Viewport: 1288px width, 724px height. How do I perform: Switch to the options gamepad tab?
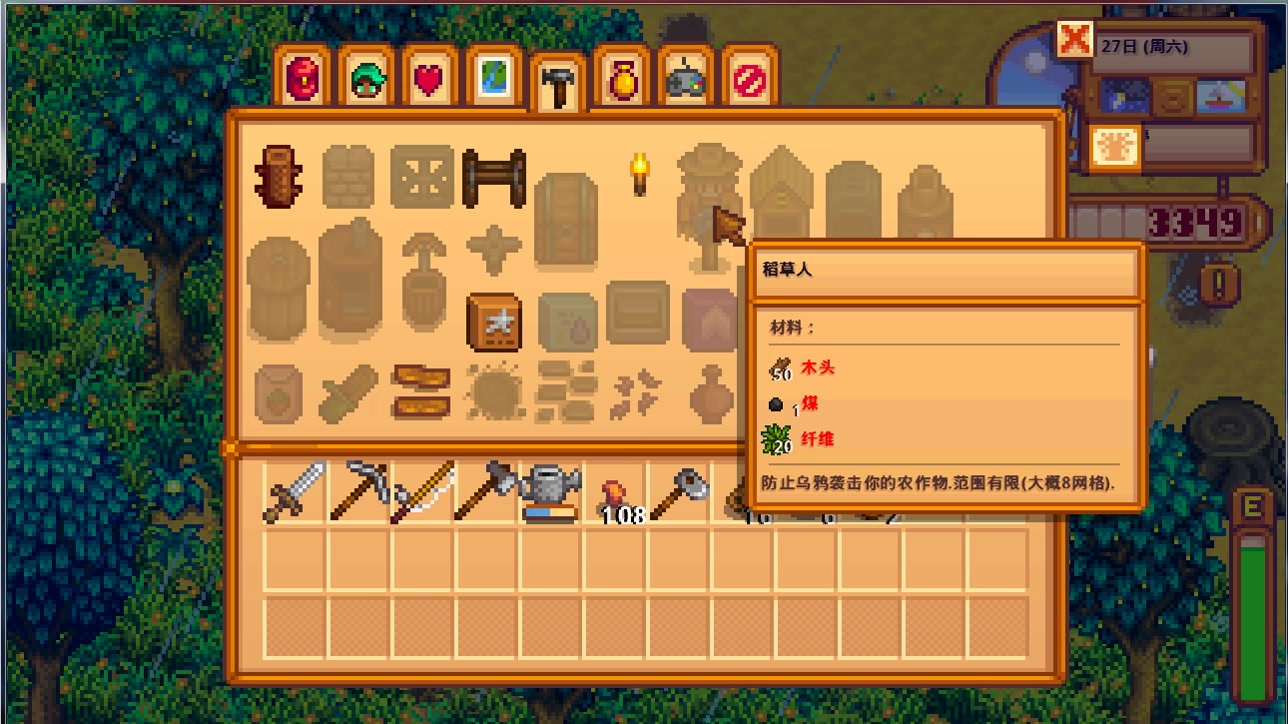pyautogui.click(x=686, y=78)
